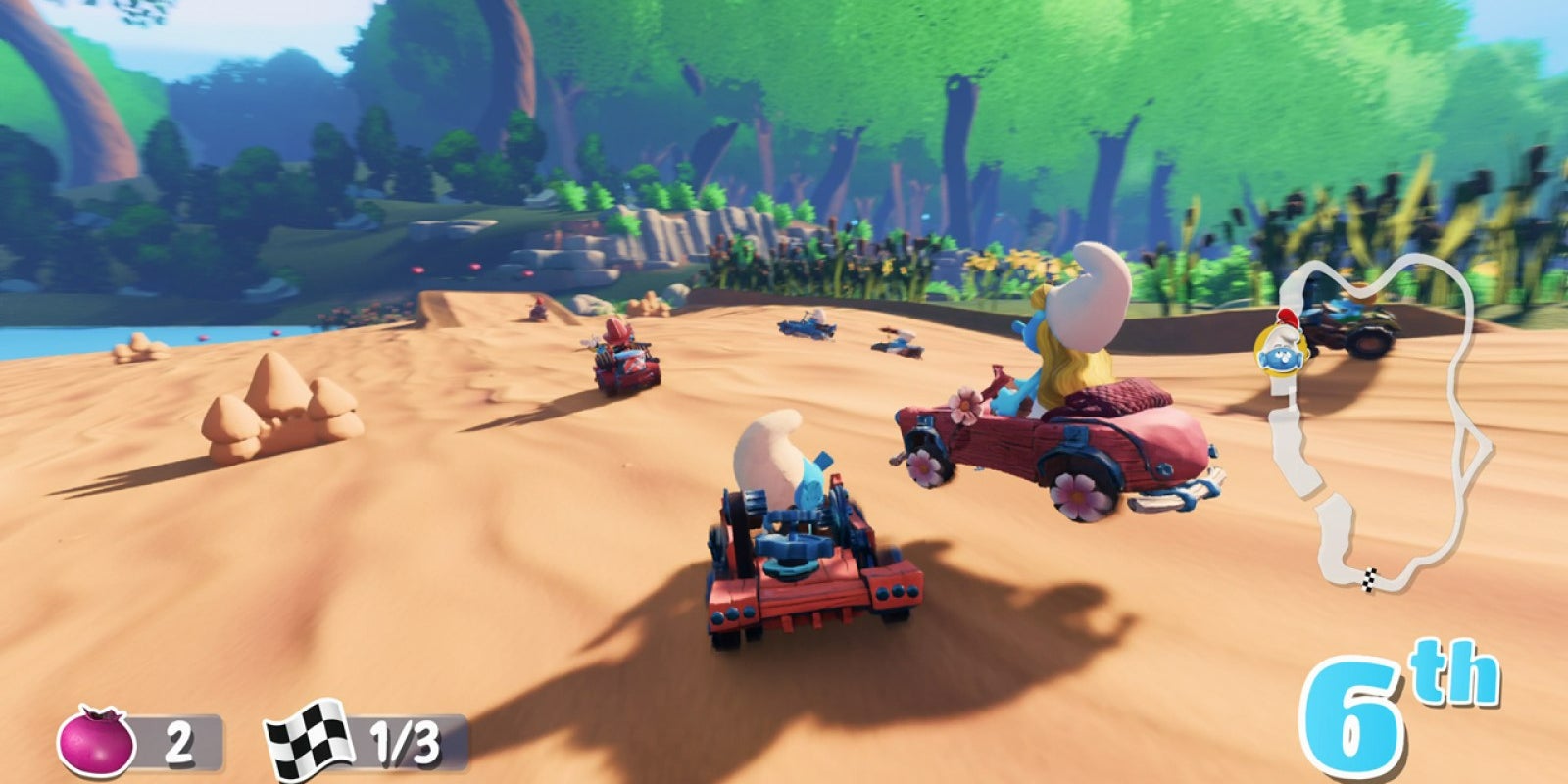1568x784 pixels.
Task: Tap the Smurfette marker on the minimap
Action: [1280, 352]
